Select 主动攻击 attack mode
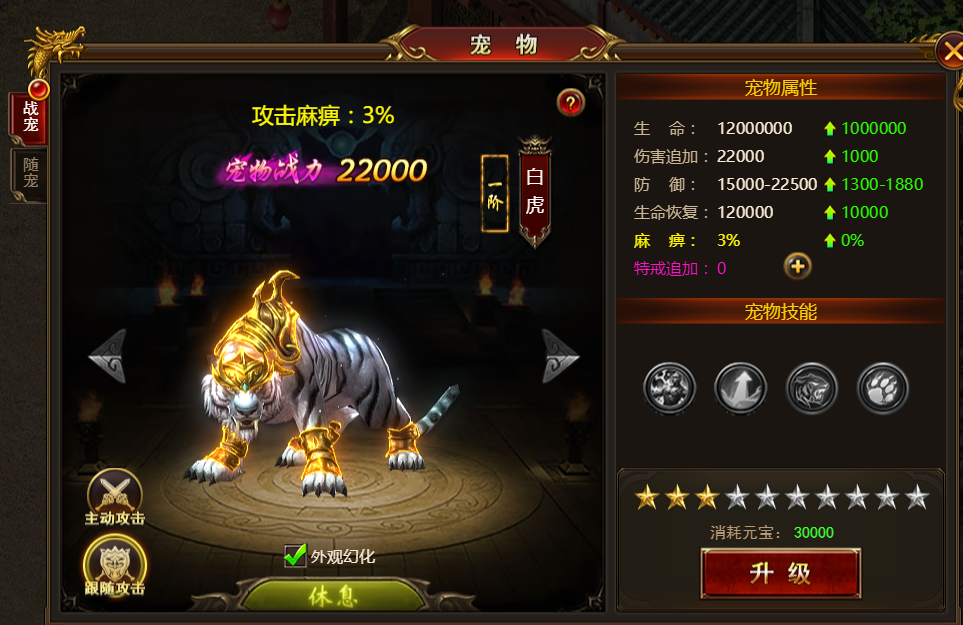 [115, 497]
